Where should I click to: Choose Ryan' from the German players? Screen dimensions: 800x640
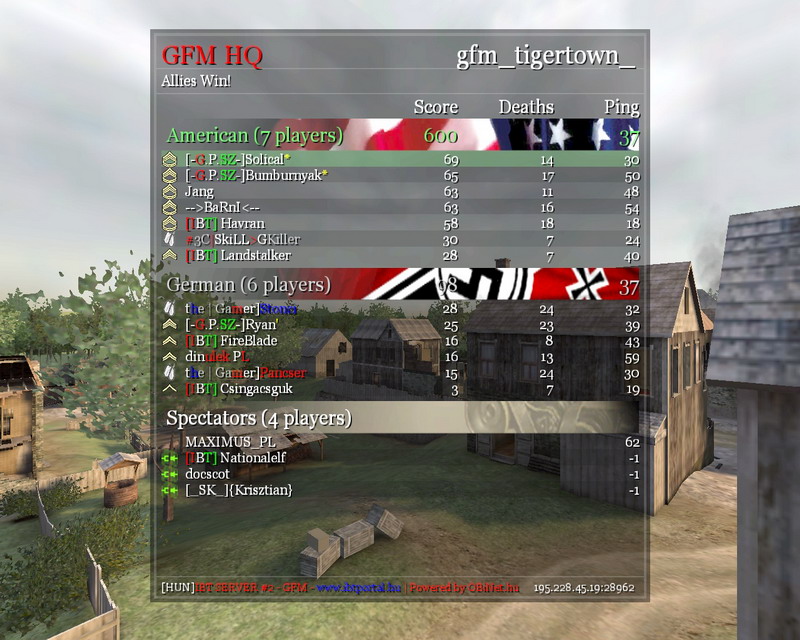(x=400, y=325)
